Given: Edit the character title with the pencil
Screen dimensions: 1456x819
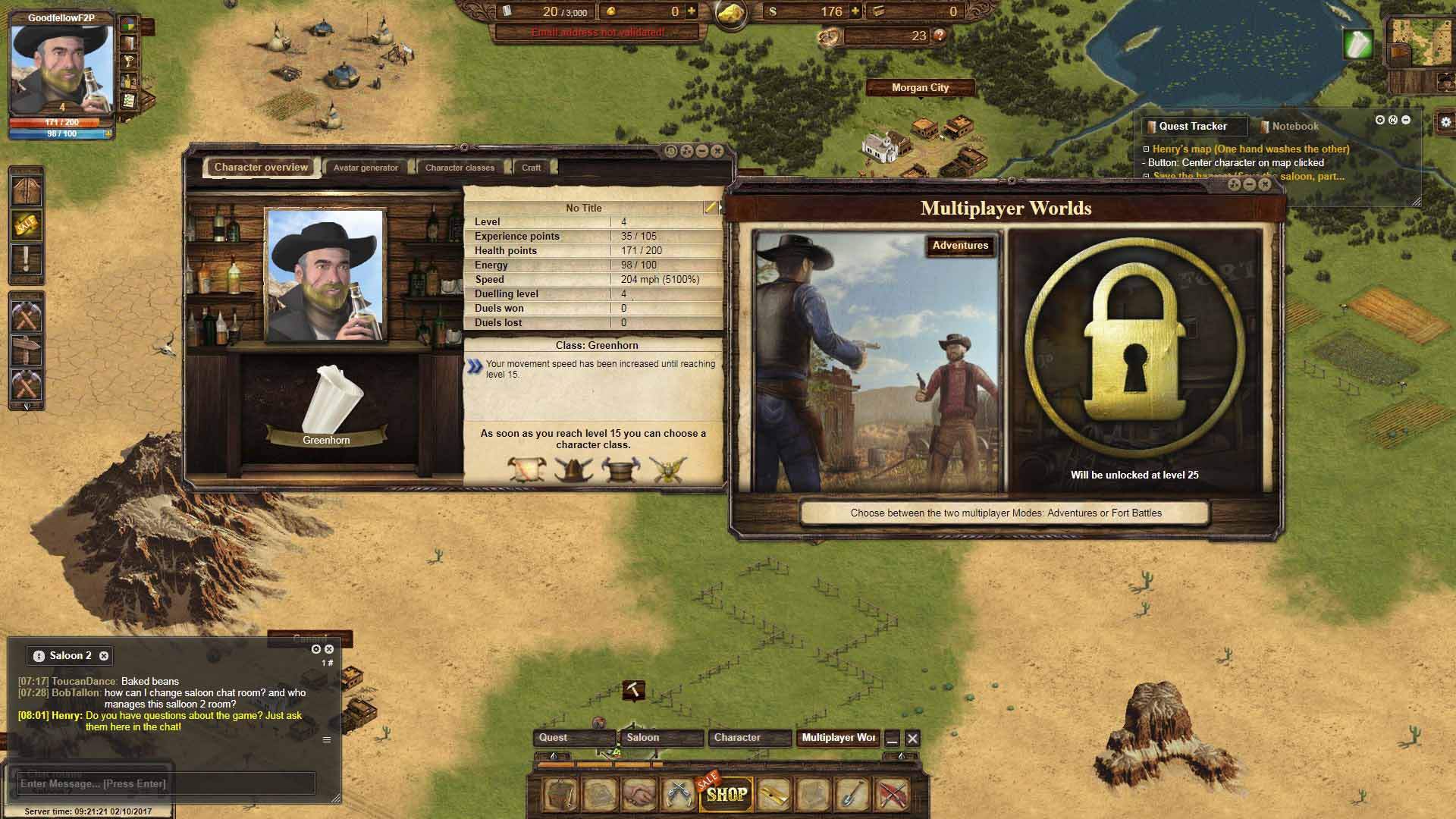Looking at the screenshot, I should (x=710, y=208).
